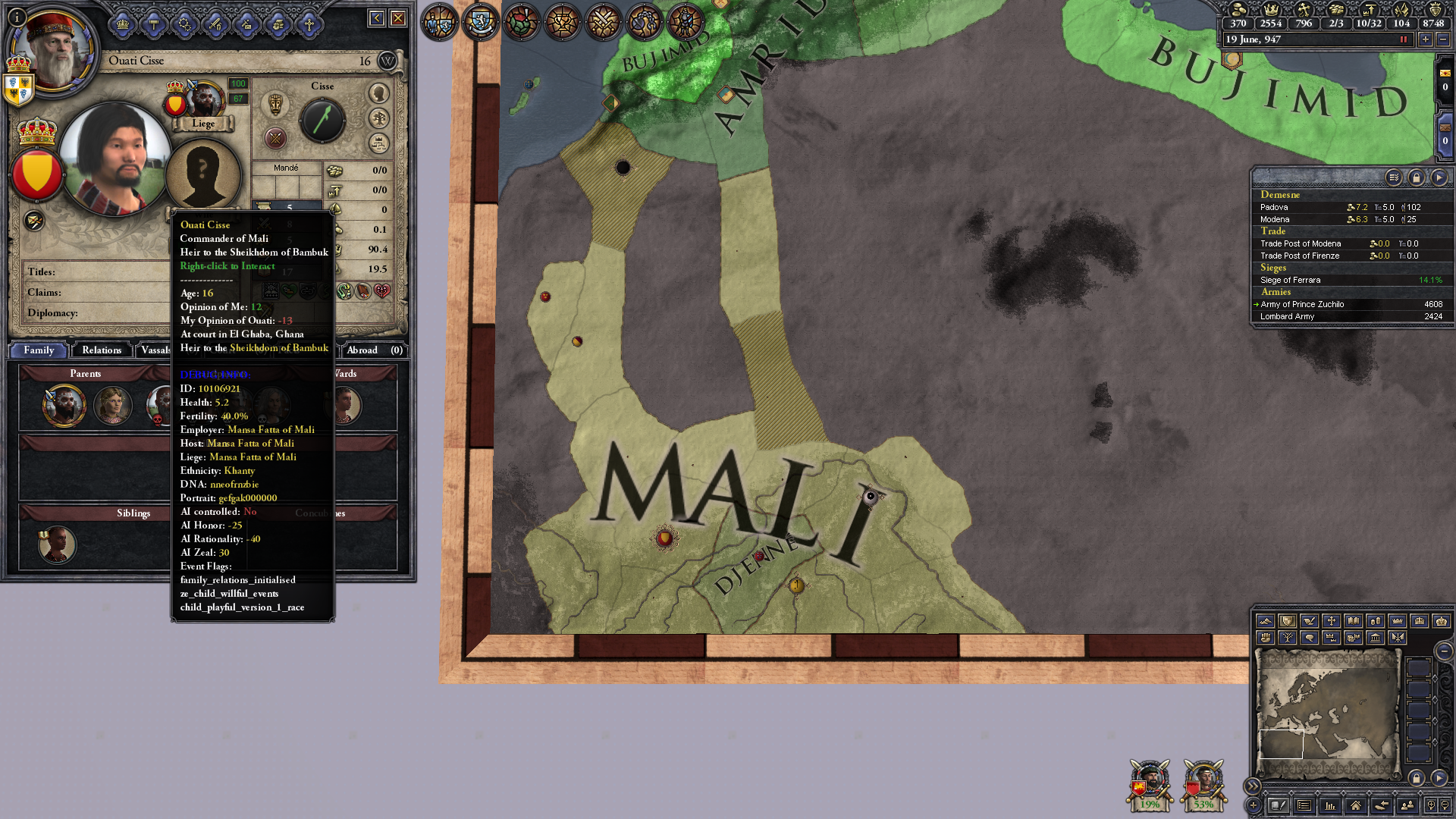Image resolution: width=1456 pixels, height=819 pixels.
Task: Lock the outliner panel with the padlock
Action: click(x=1417, y=177)
